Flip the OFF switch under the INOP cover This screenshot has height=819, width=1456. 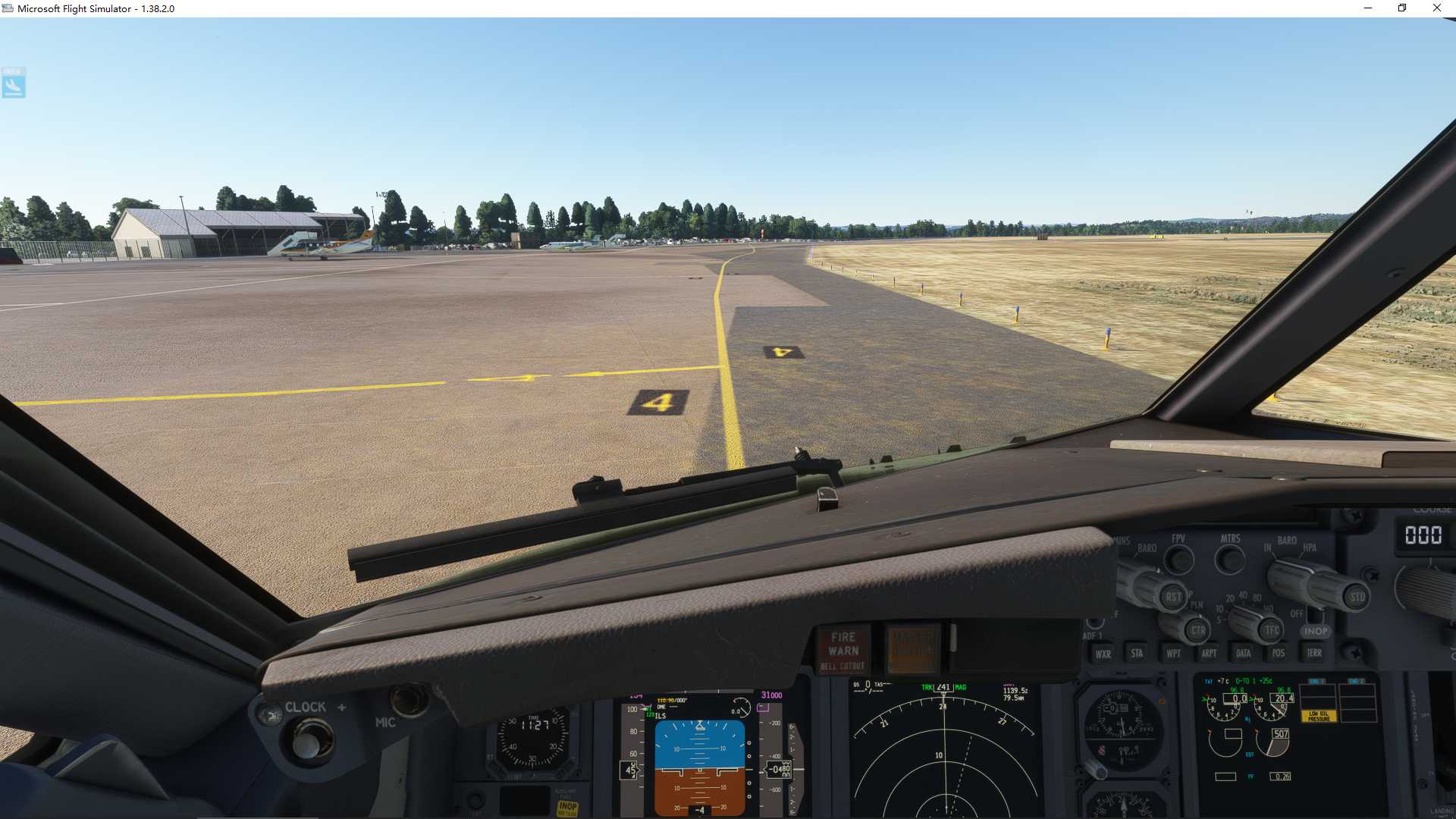point(1314,616)
